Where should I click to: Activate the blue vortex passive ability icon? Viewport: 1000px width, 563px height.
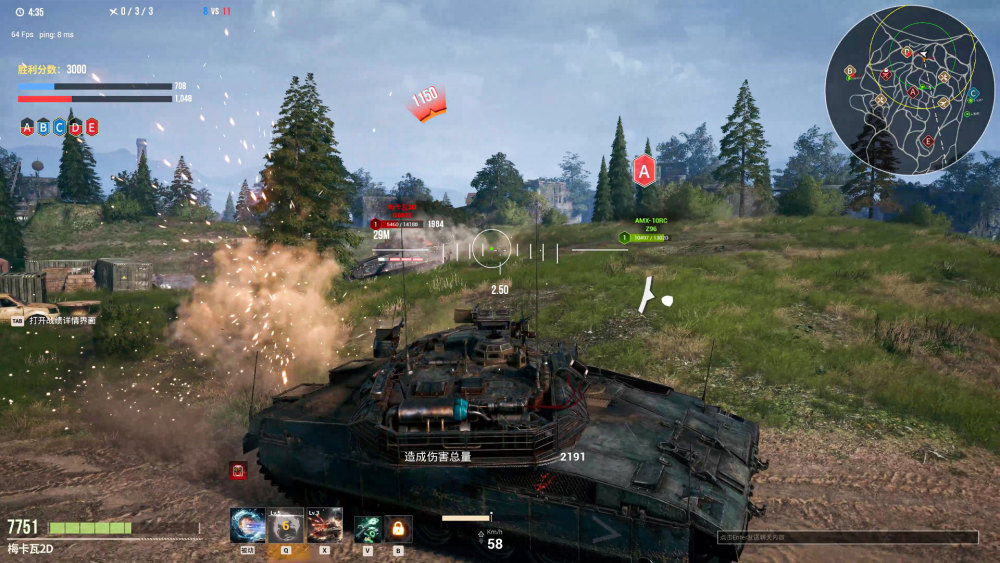pos(247,525)
